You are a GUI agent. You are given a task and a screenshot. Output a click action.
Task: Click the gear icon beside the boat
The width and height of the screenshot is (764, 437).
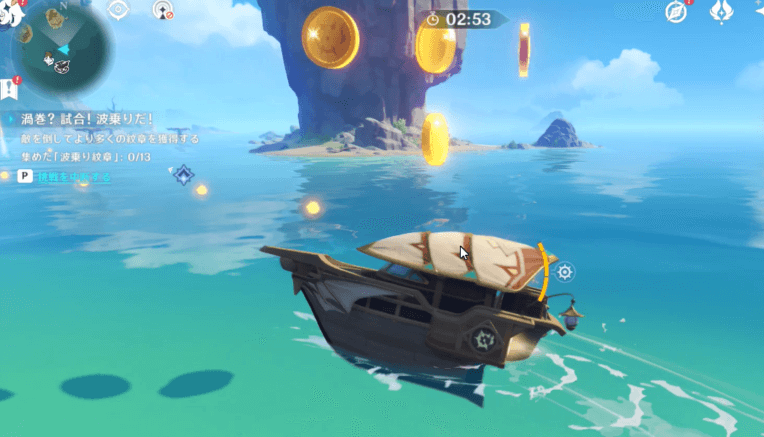(x=565, y=272)
